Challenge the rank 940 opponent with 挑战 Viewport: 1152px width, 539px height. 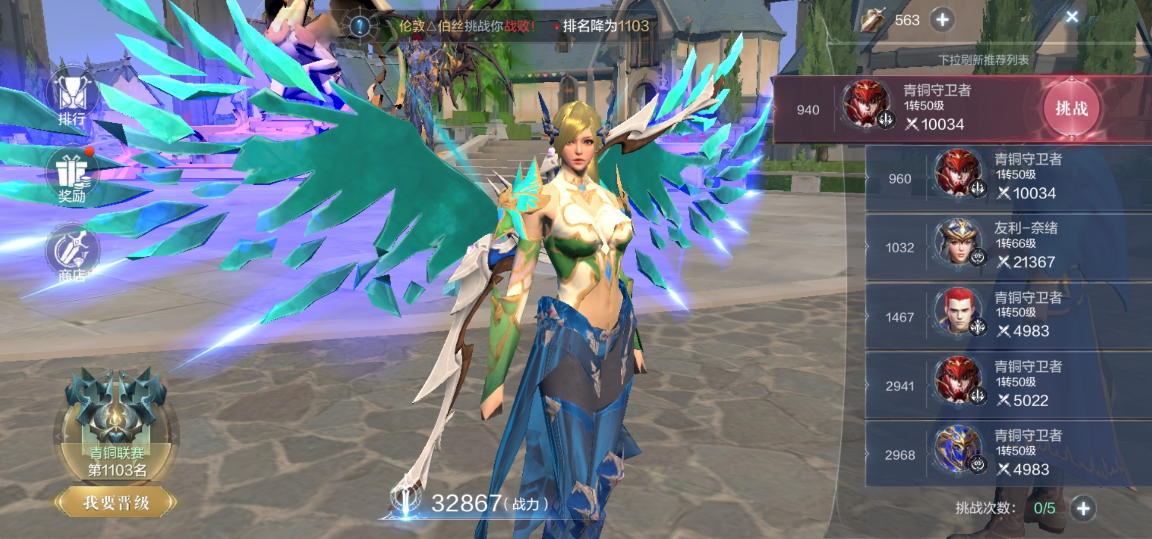click(1071, 108)
